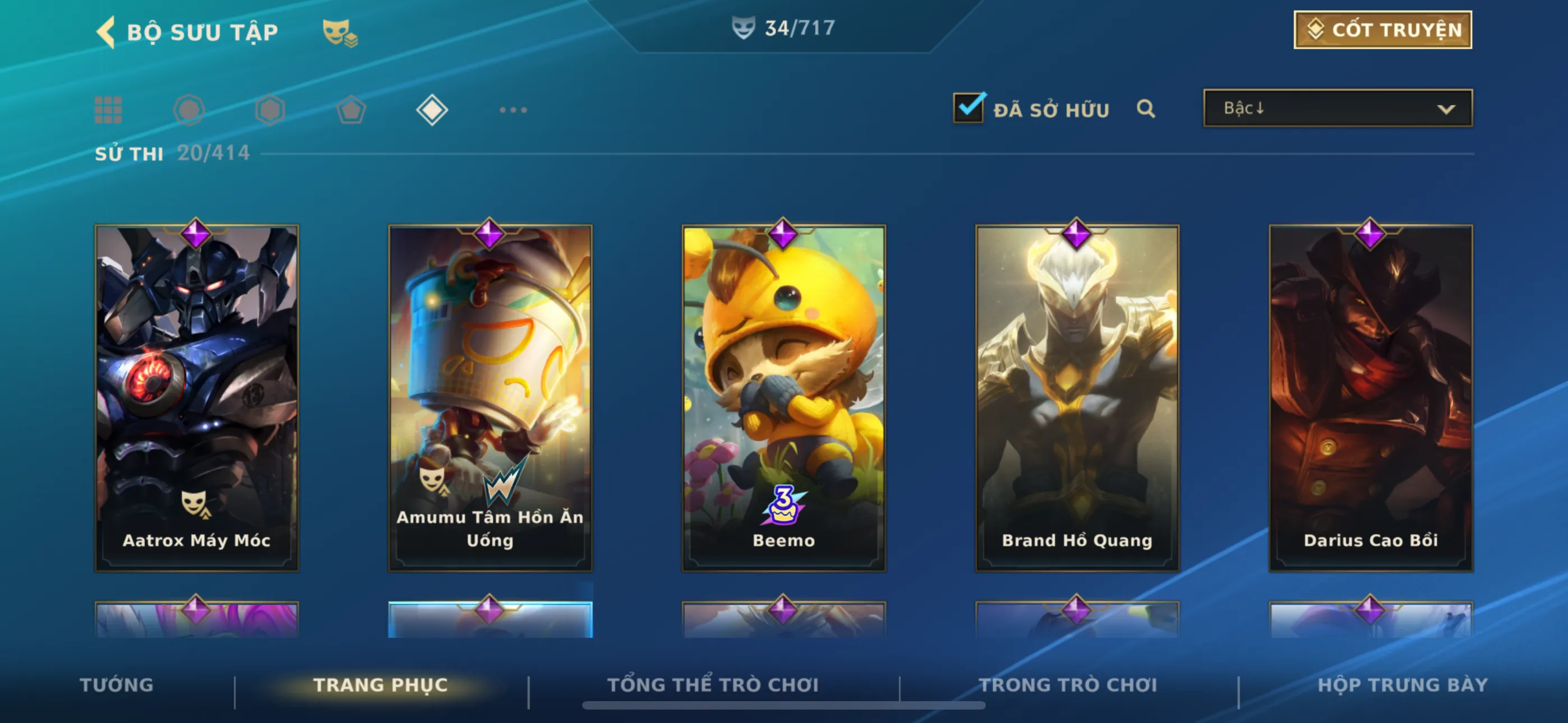Open the Cốt Truyện button
This screenshot has width=1568, height=723.
pos(1382,30)
